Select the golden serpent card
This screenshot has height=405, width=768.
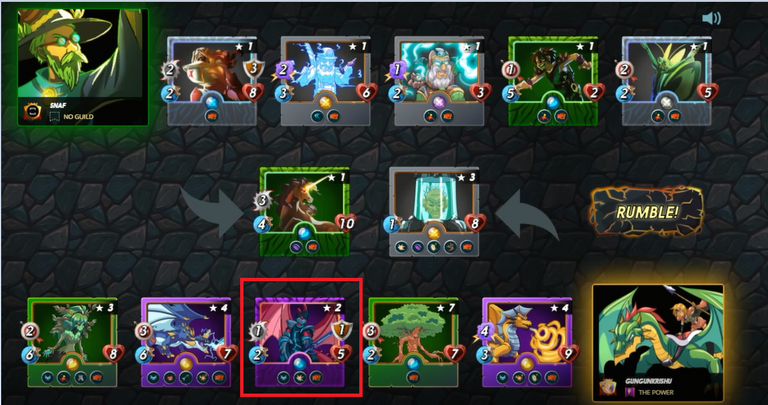(x=527, y=341)
